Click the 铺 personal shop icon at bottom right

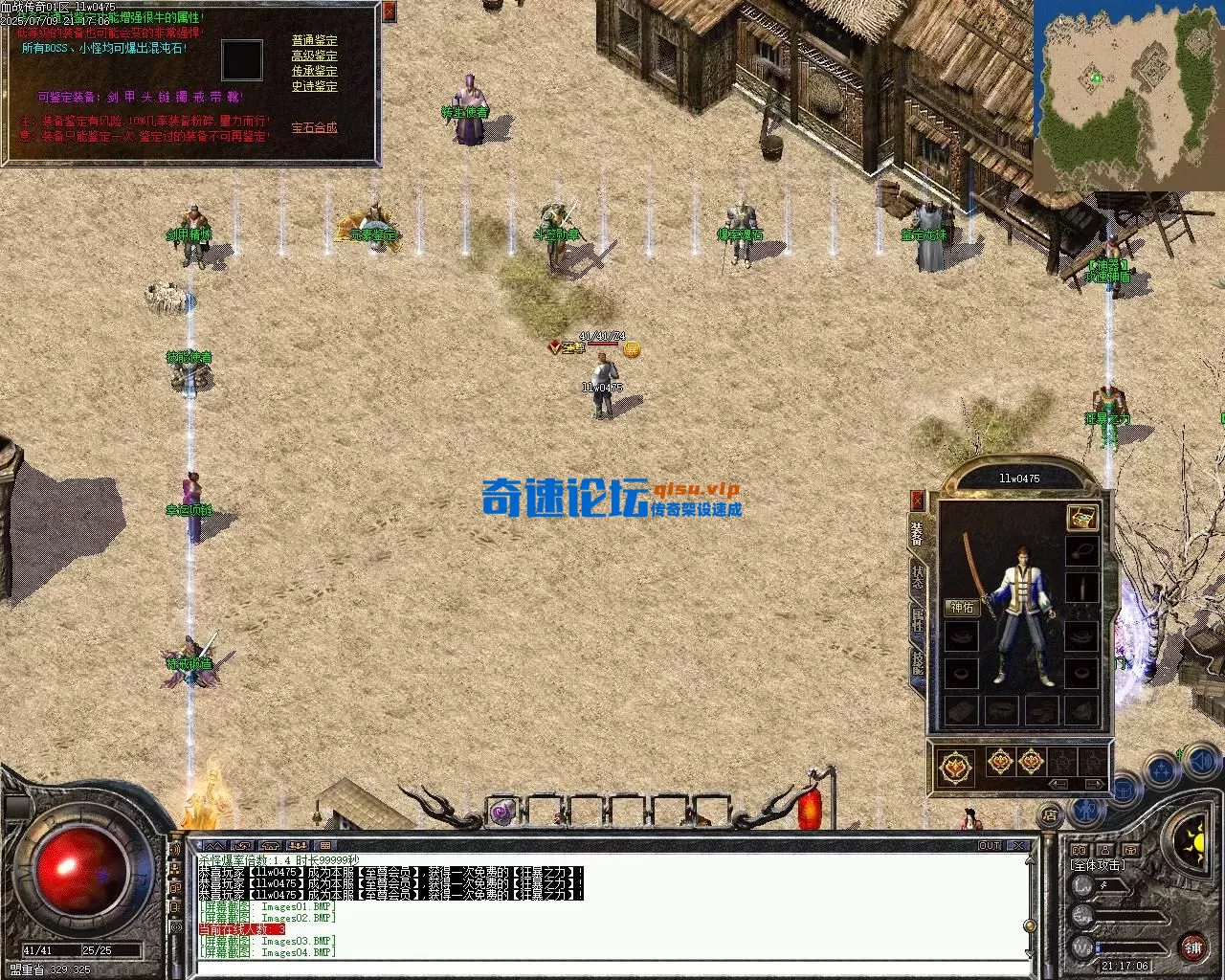[1193, 948]
